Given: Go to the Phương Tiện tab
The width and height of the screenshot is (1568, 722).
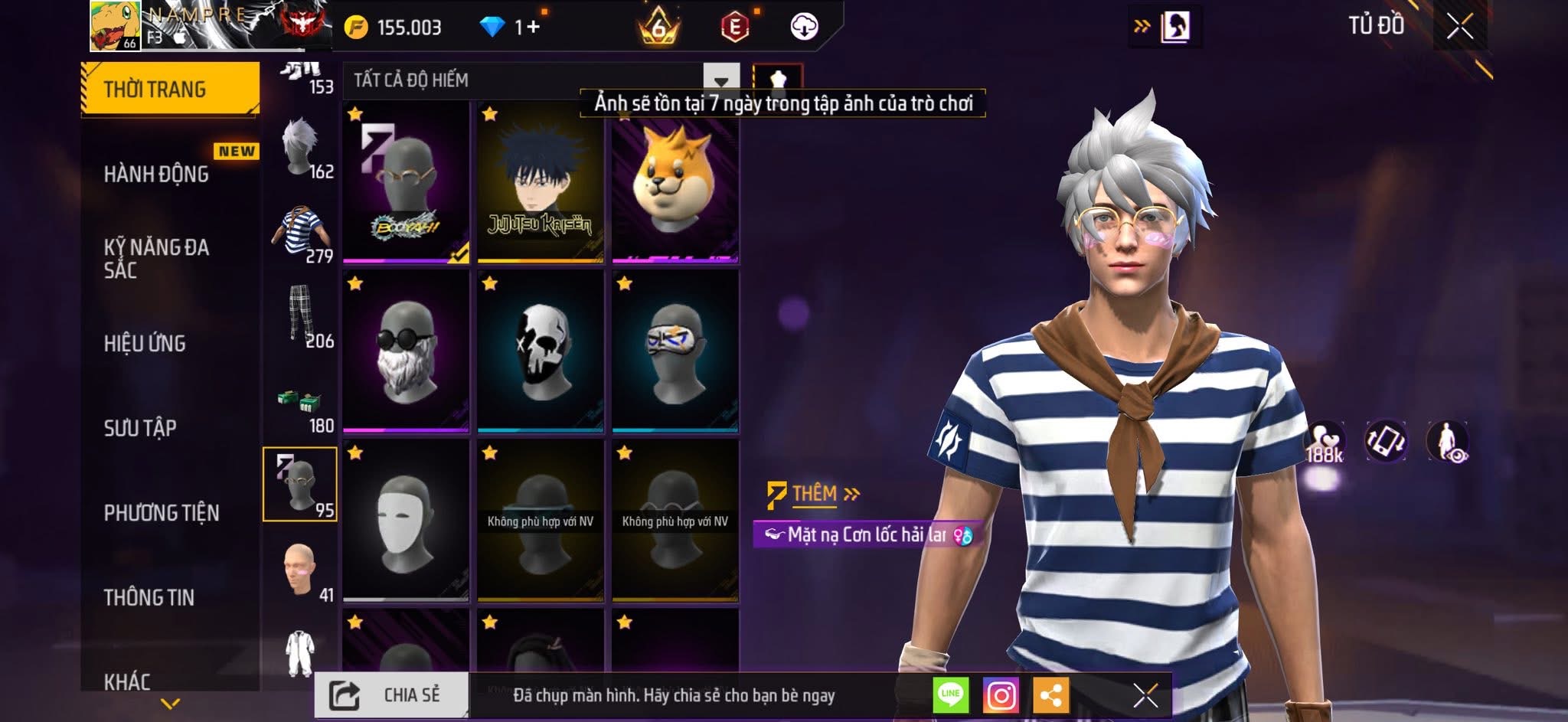Looking at the screenshot, I should (x=162, y=513).
